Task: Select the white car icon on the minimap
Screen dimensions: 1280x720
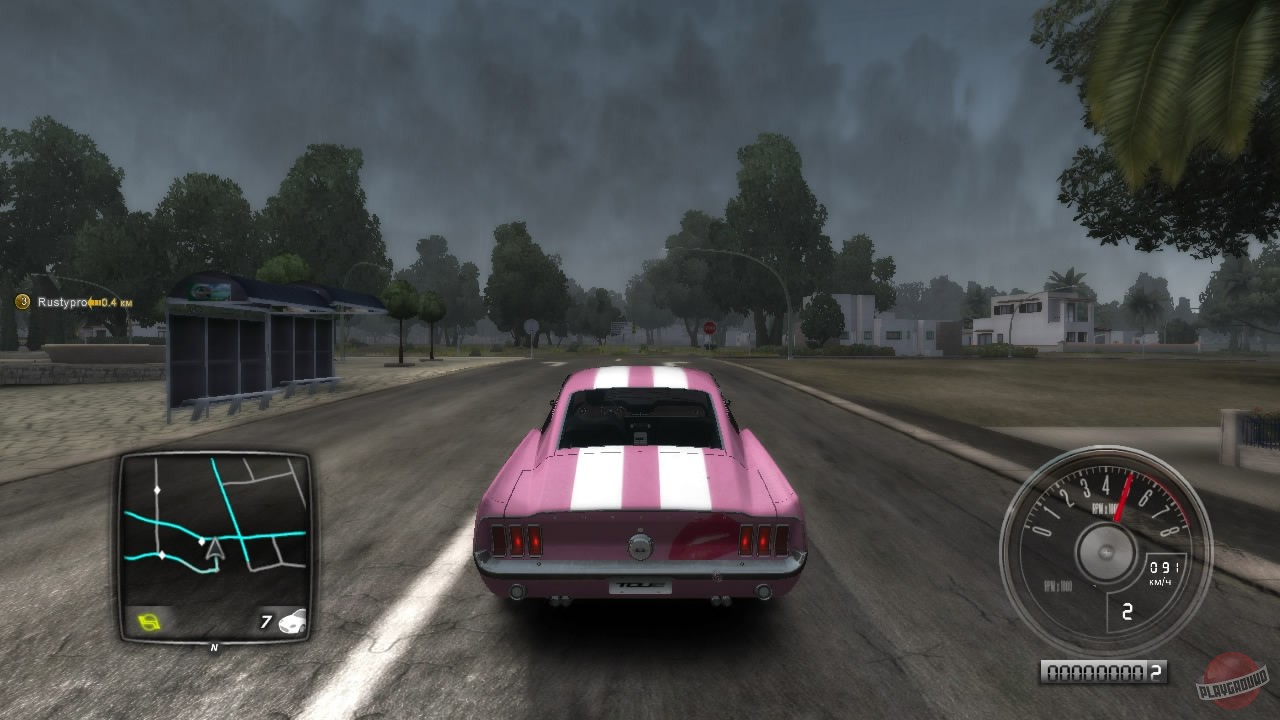Action: point(294,622)
